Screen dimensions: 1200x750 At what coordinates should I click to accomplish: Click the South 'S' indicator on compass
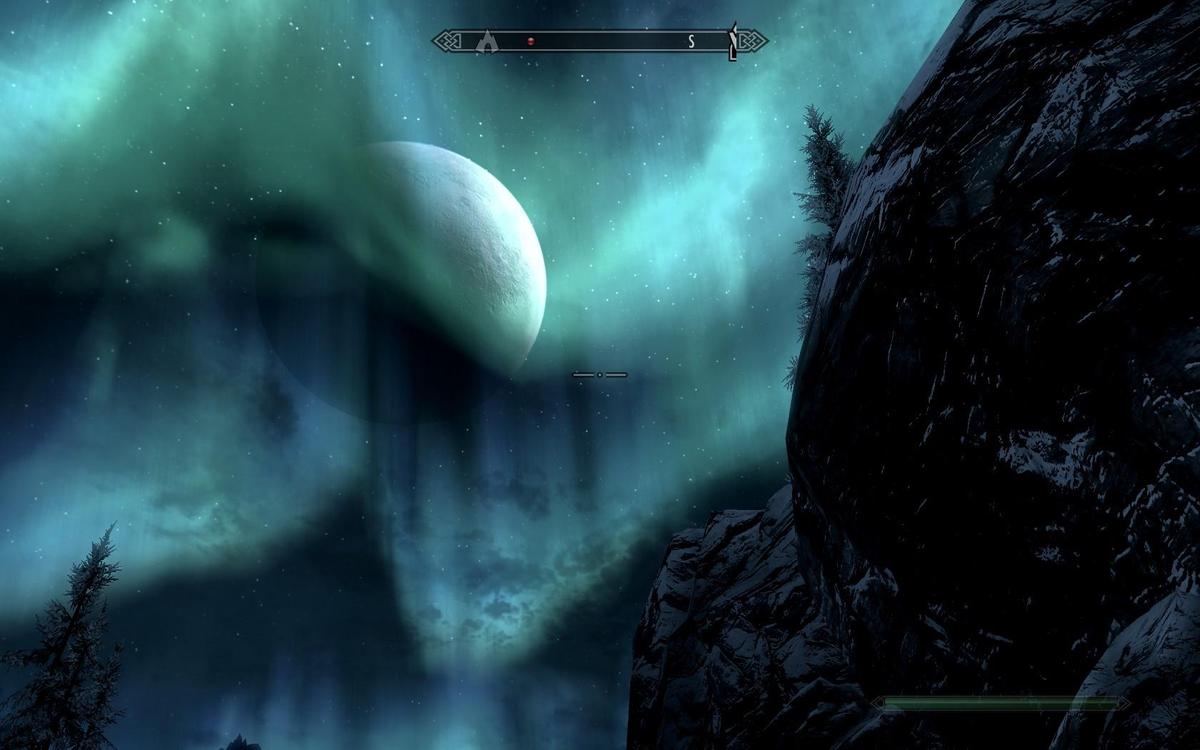(x=690, y=42)
